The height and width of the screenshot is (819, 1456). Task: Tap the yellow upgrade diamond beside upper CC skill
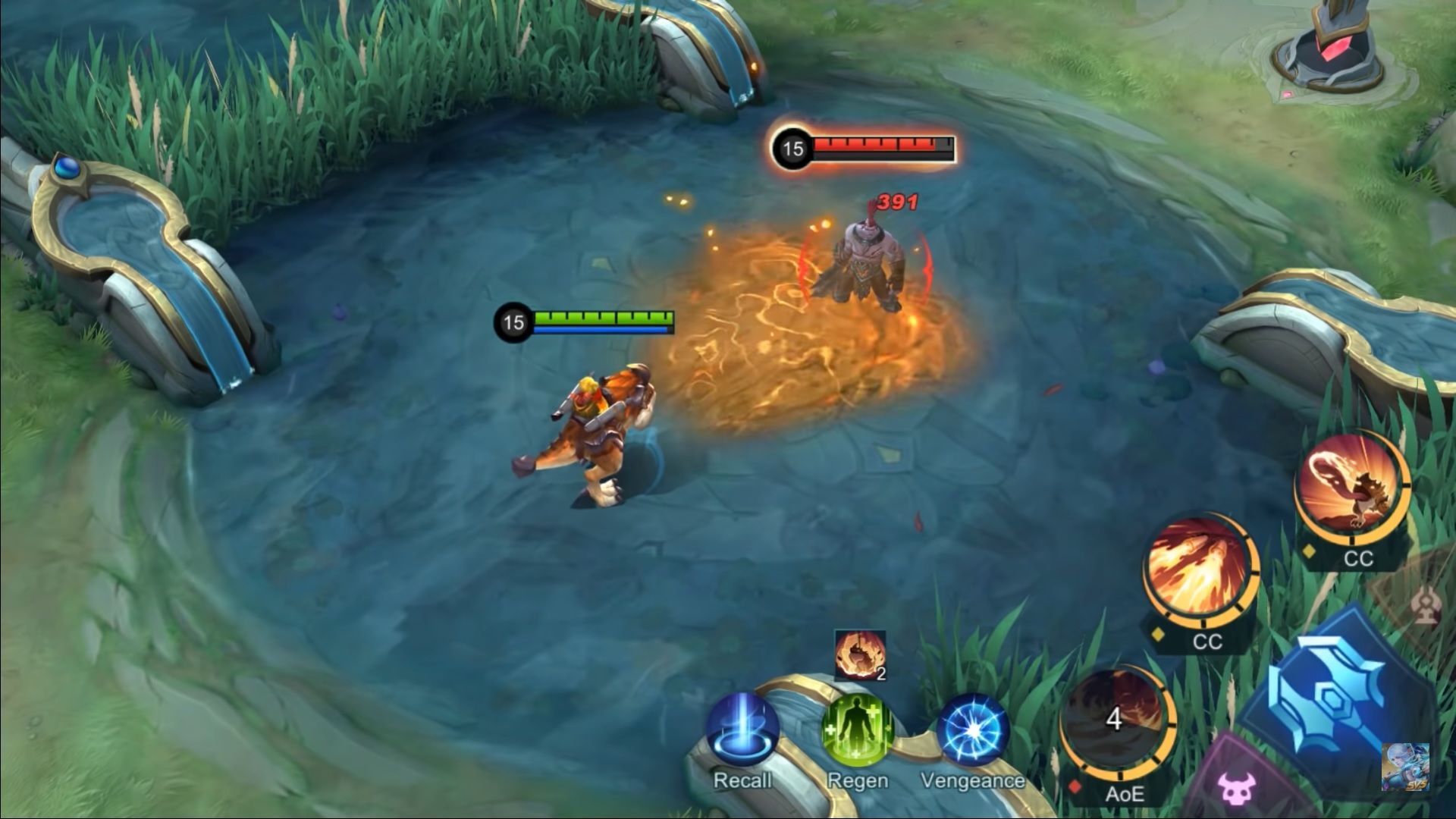tap(1307, 551)
